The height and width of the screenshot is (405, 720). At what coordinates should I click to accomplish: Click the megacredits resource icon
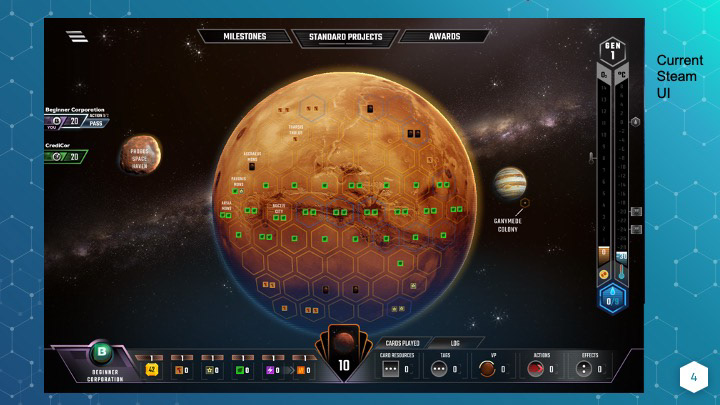click(152, 369)
